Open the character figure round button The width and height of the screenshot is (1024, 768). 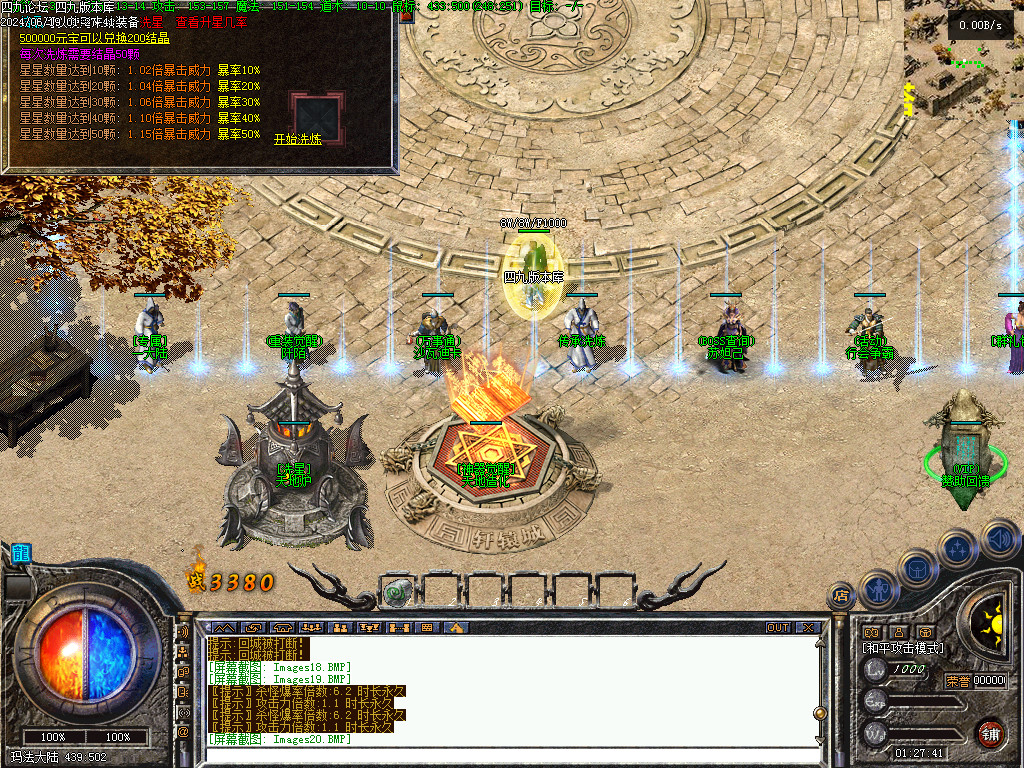[878, 589]
